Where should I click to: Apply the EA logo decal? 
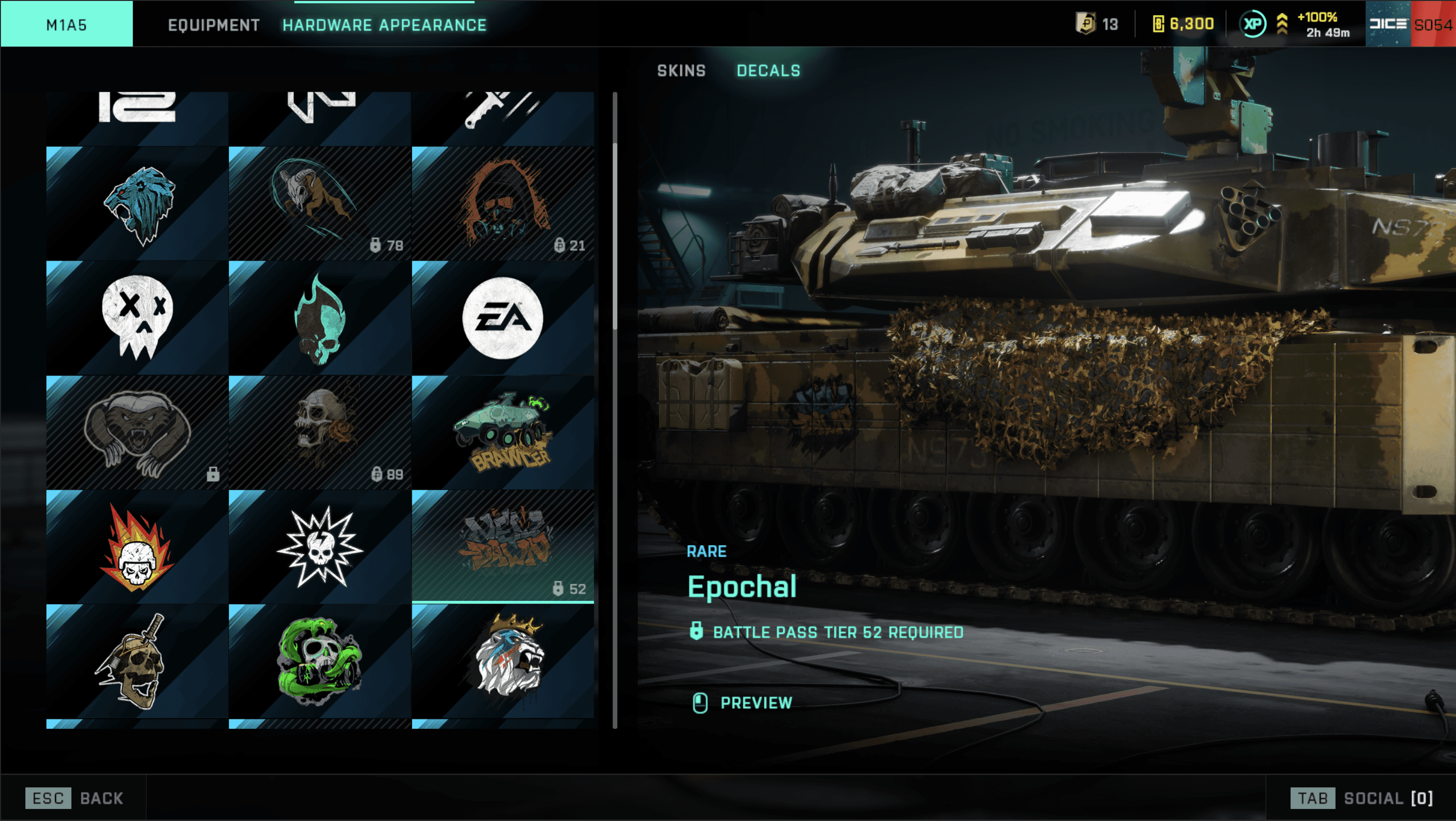click(503, 317)
